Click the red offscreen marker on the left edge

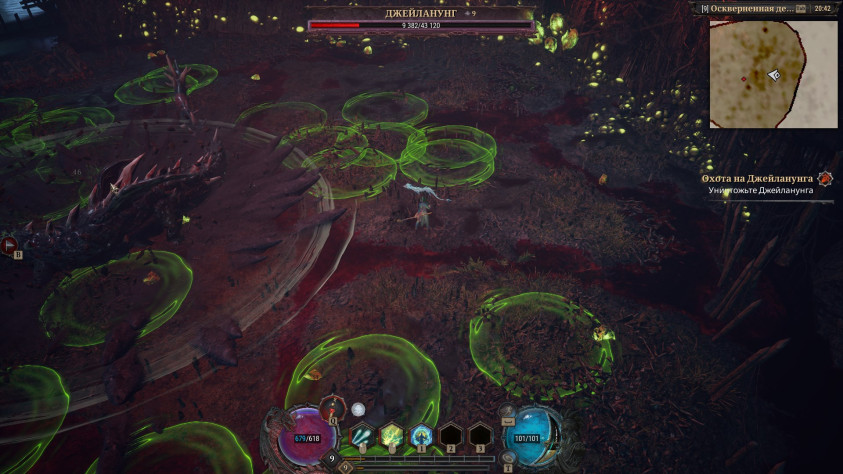click(9, 243)
